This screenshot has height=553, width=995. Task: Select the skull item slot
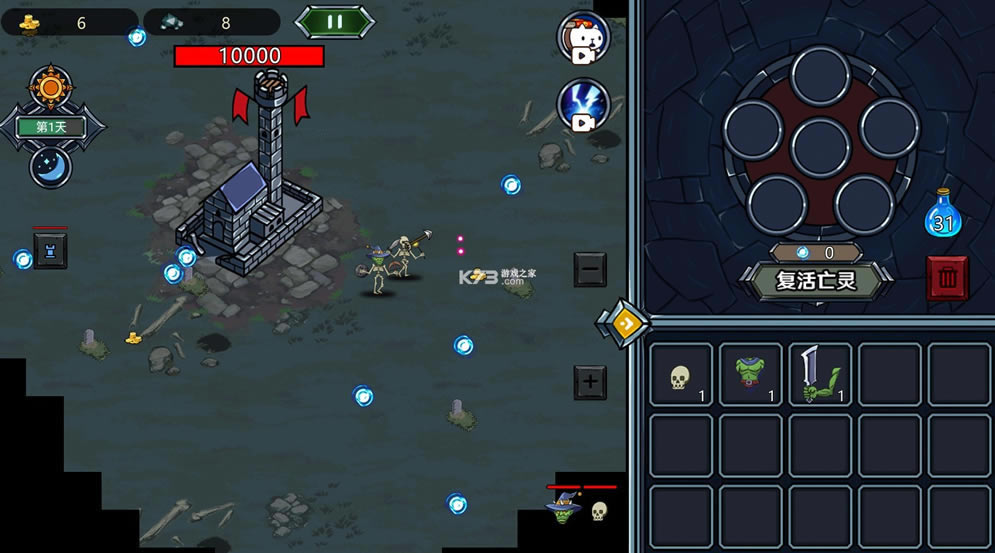point(681,376)
